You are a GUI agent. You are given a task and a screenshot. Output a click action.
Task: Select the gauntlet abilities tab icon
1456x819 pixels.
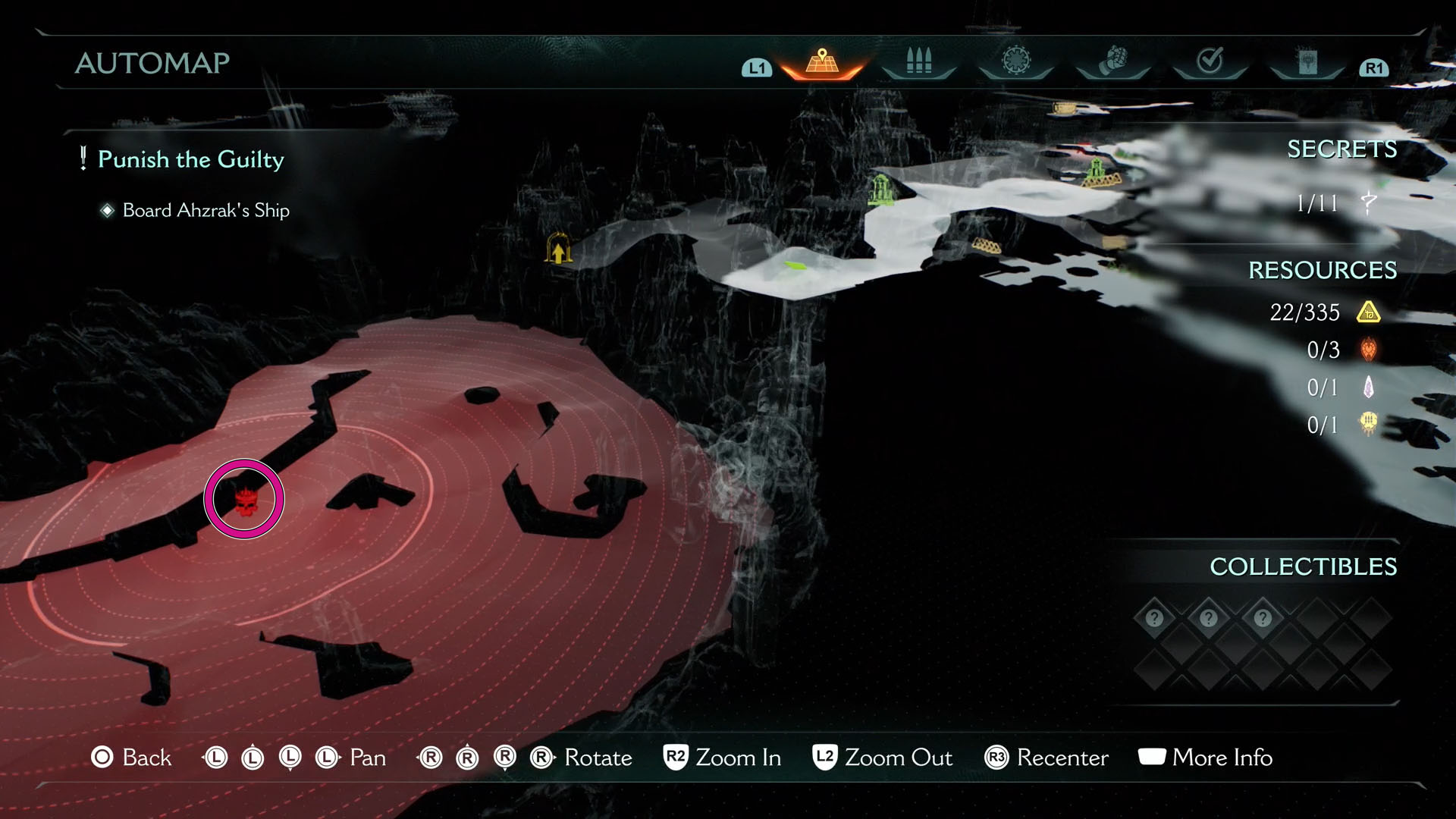click(x=1113, y=61)
